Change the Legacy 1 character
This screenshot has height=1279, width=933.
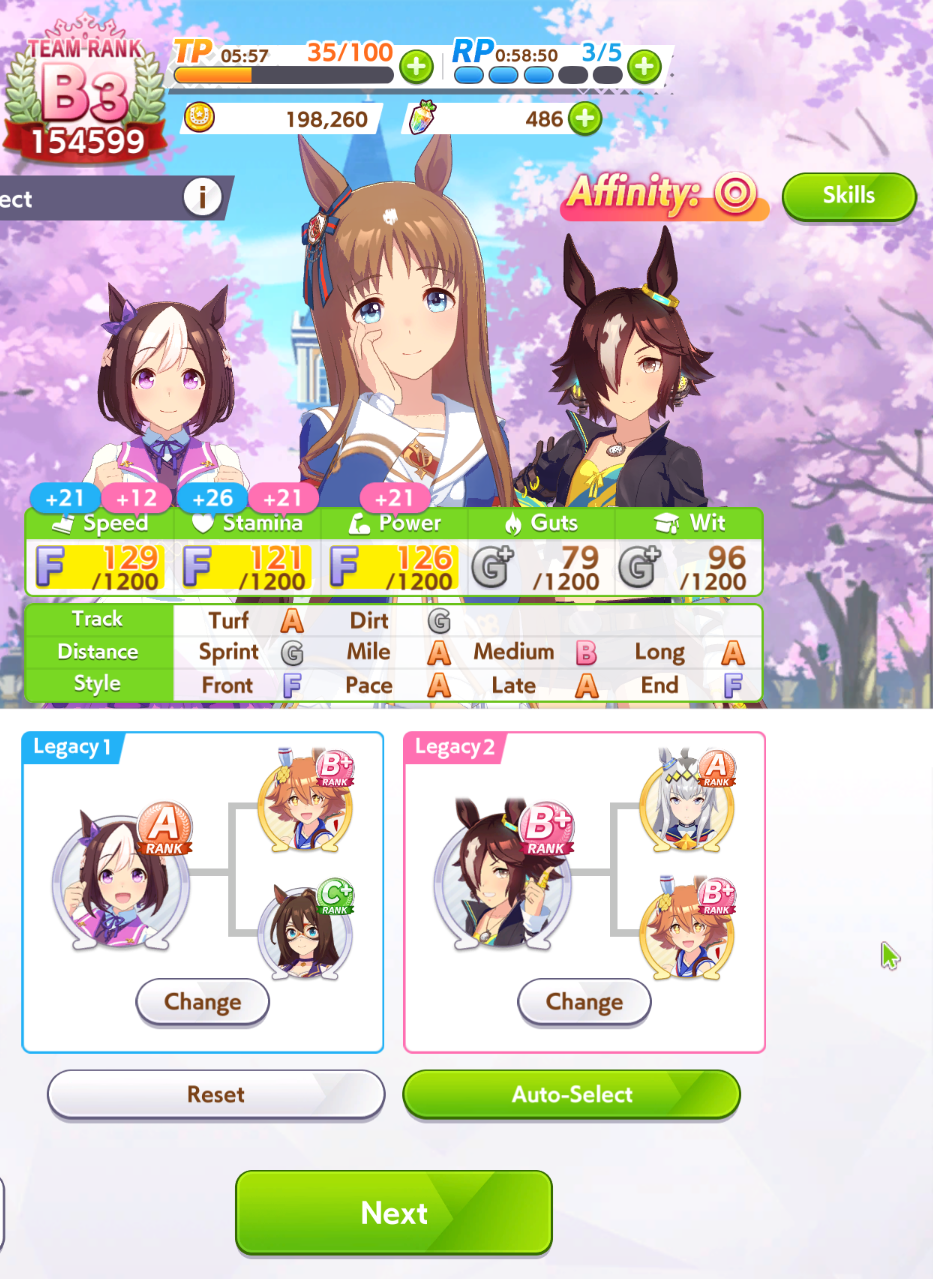click(202, 1001)
